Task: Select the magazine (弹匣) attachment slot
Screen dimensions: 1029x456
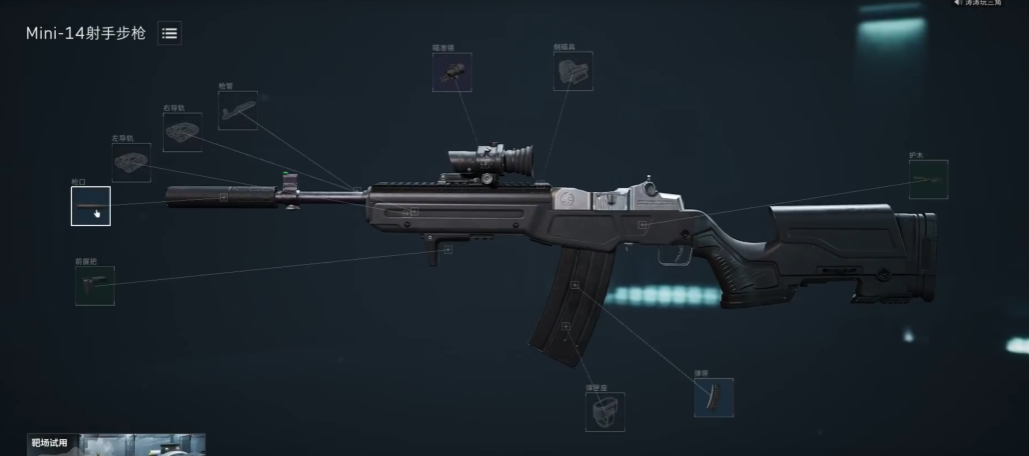Action: 713,397
